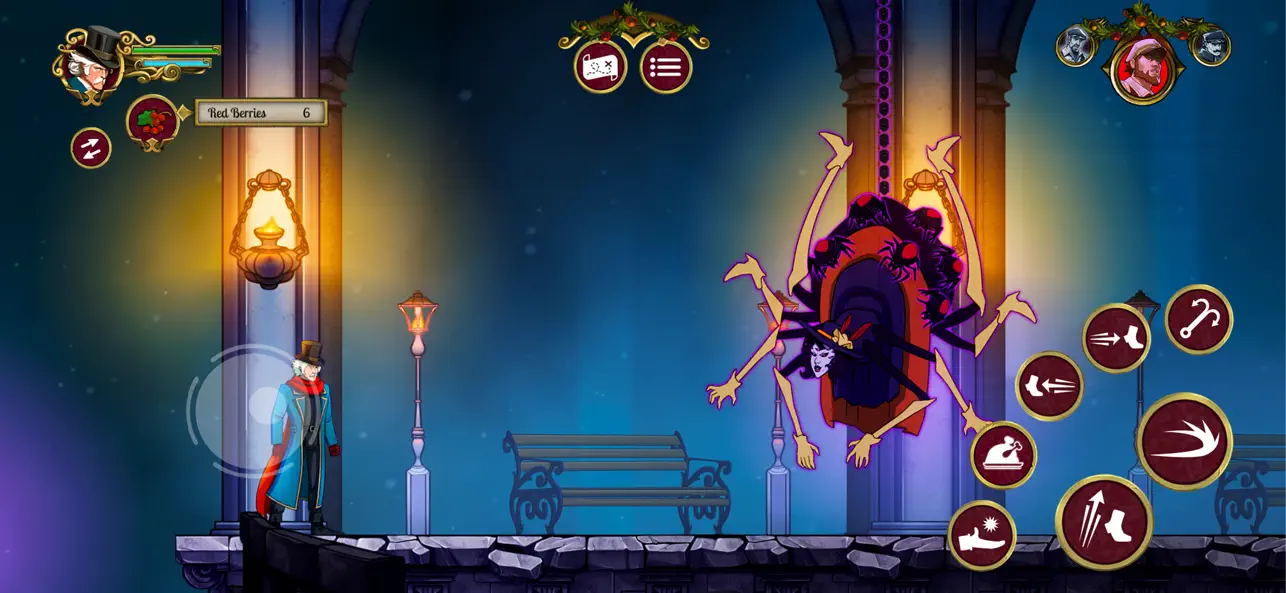Perform the slash attack

(x=1184, y=441)
